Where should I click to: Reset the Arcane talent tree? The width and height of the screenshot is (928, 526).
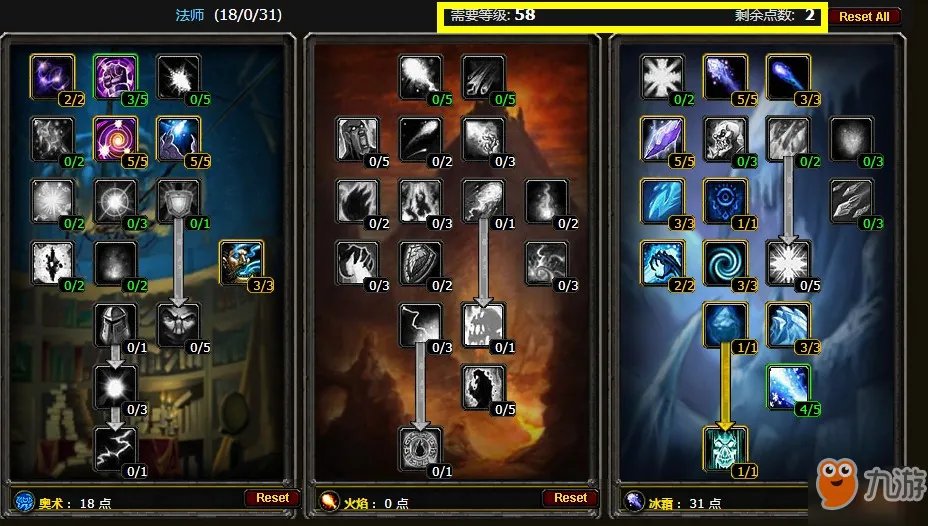coord(272,497)
